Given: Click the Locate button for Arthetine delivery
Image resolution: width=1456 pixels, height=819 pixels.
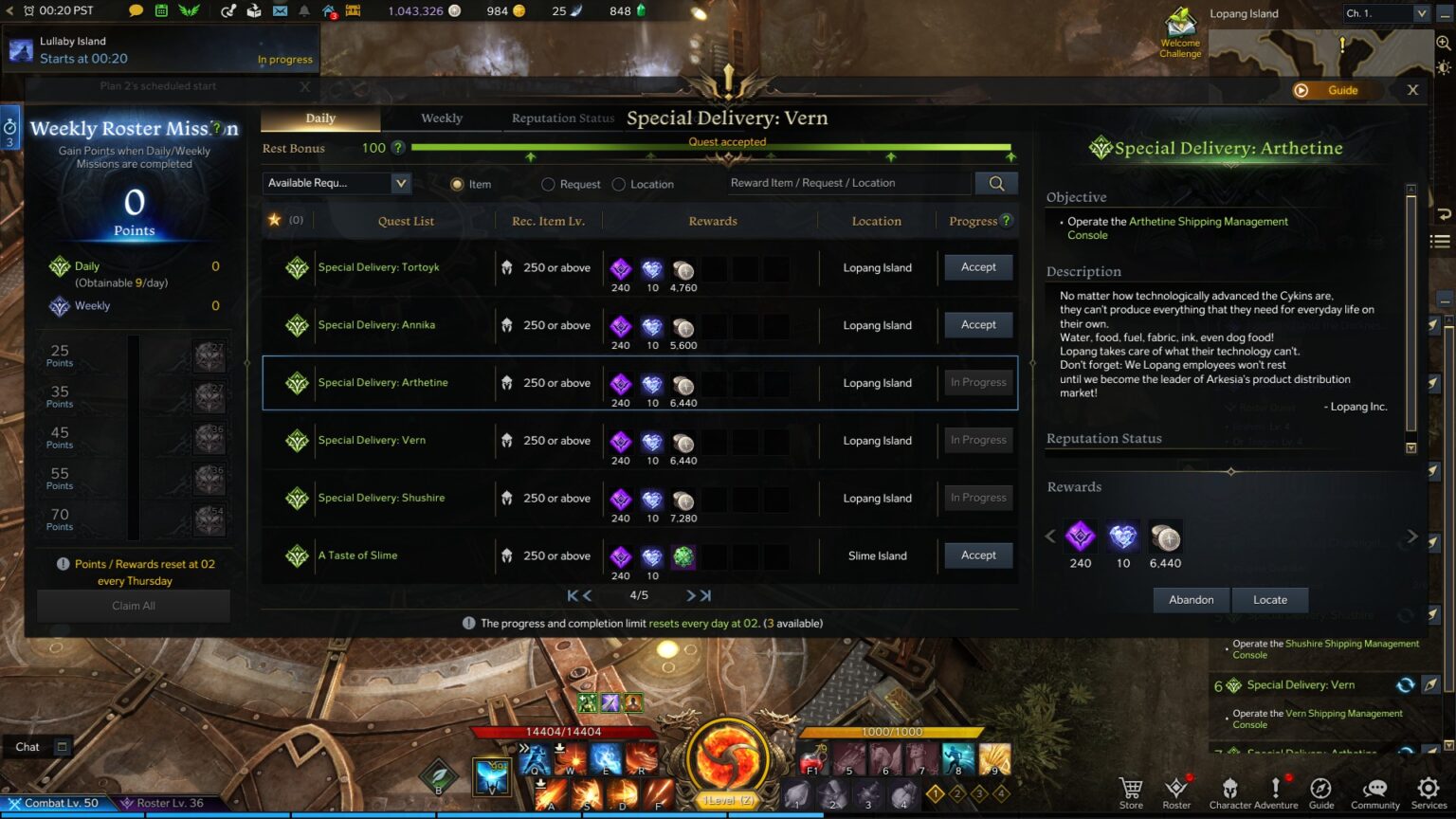Looking at the screenshot, I should click(x=1269, y=599).
